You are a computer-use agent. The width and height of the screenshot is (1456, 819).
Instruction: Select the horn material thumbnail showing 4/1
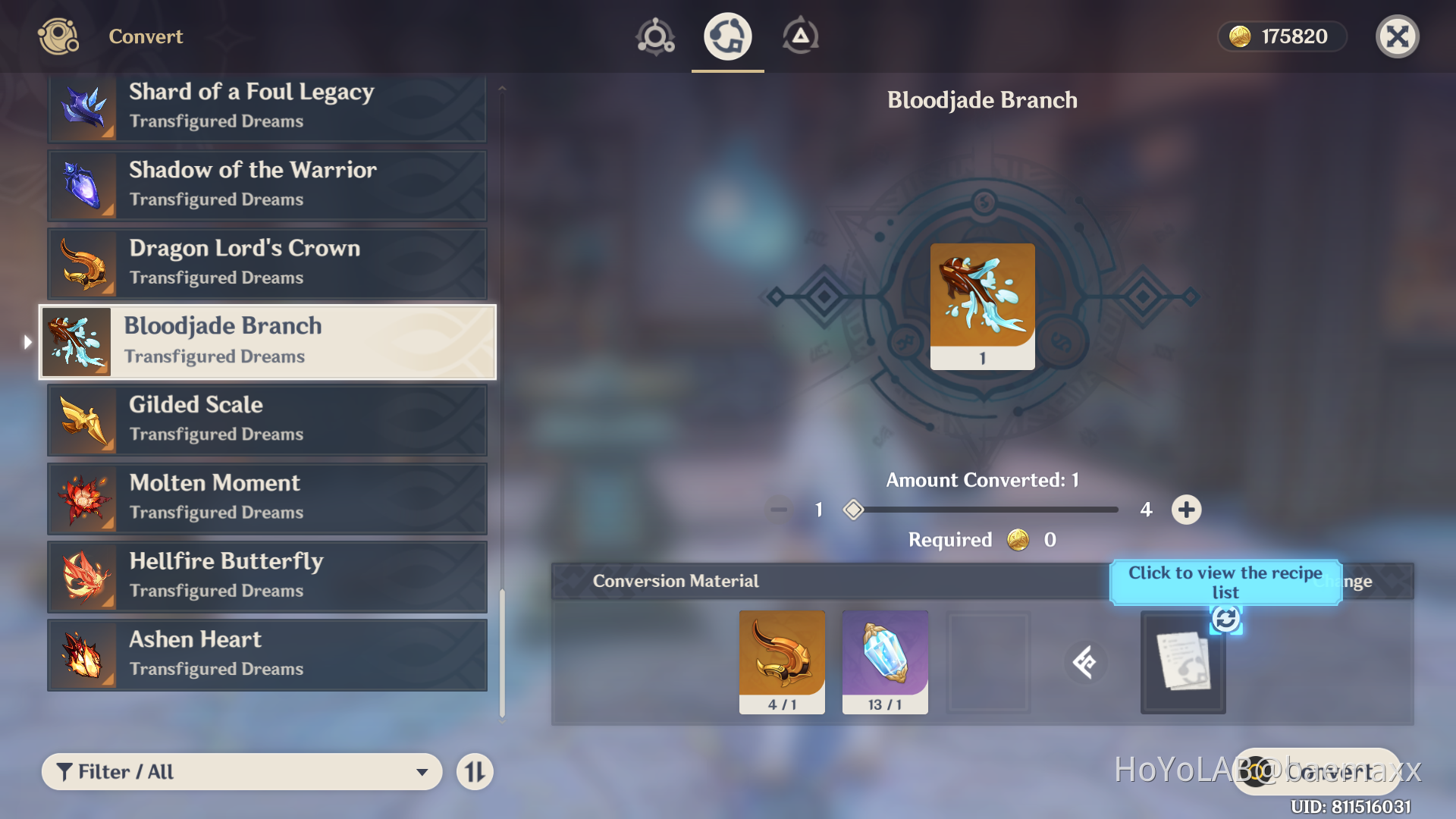(x=781, y=661)
